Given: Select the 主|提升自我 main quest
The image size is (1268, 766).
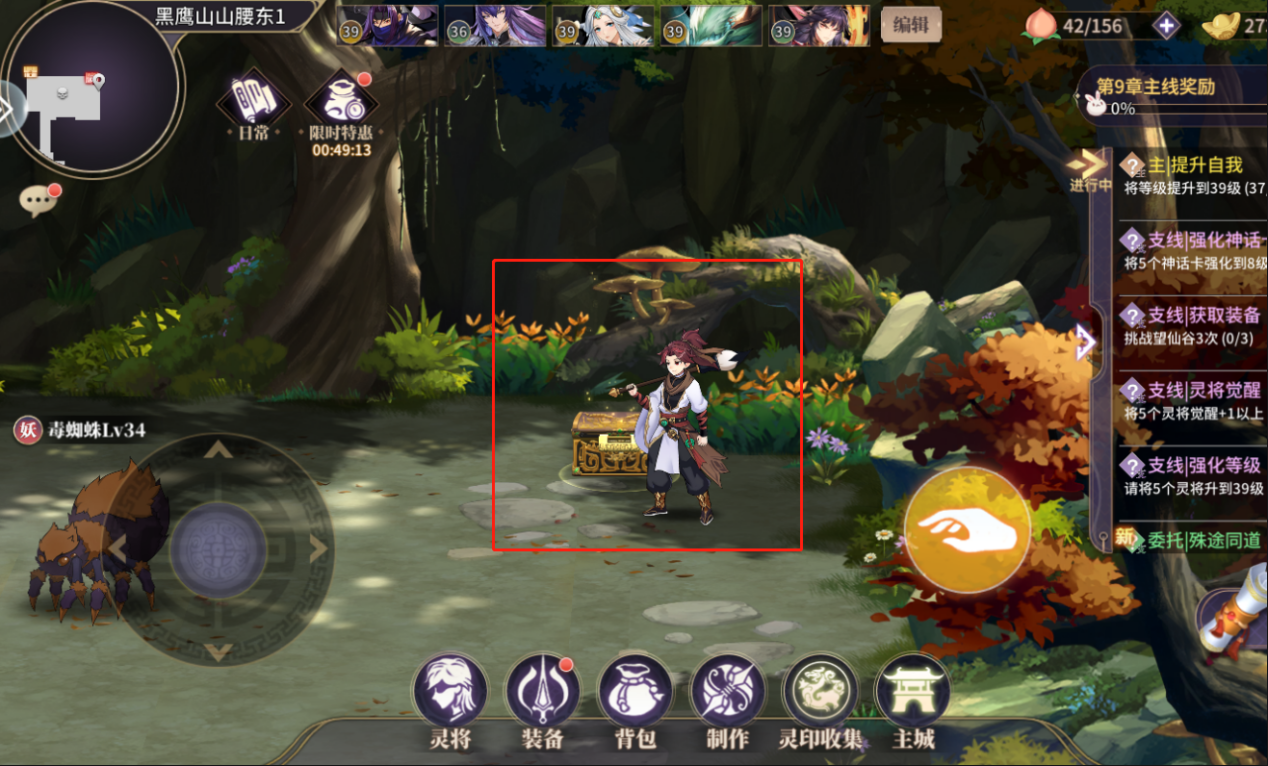Looking at the screenshot, I should (1190, 174).
